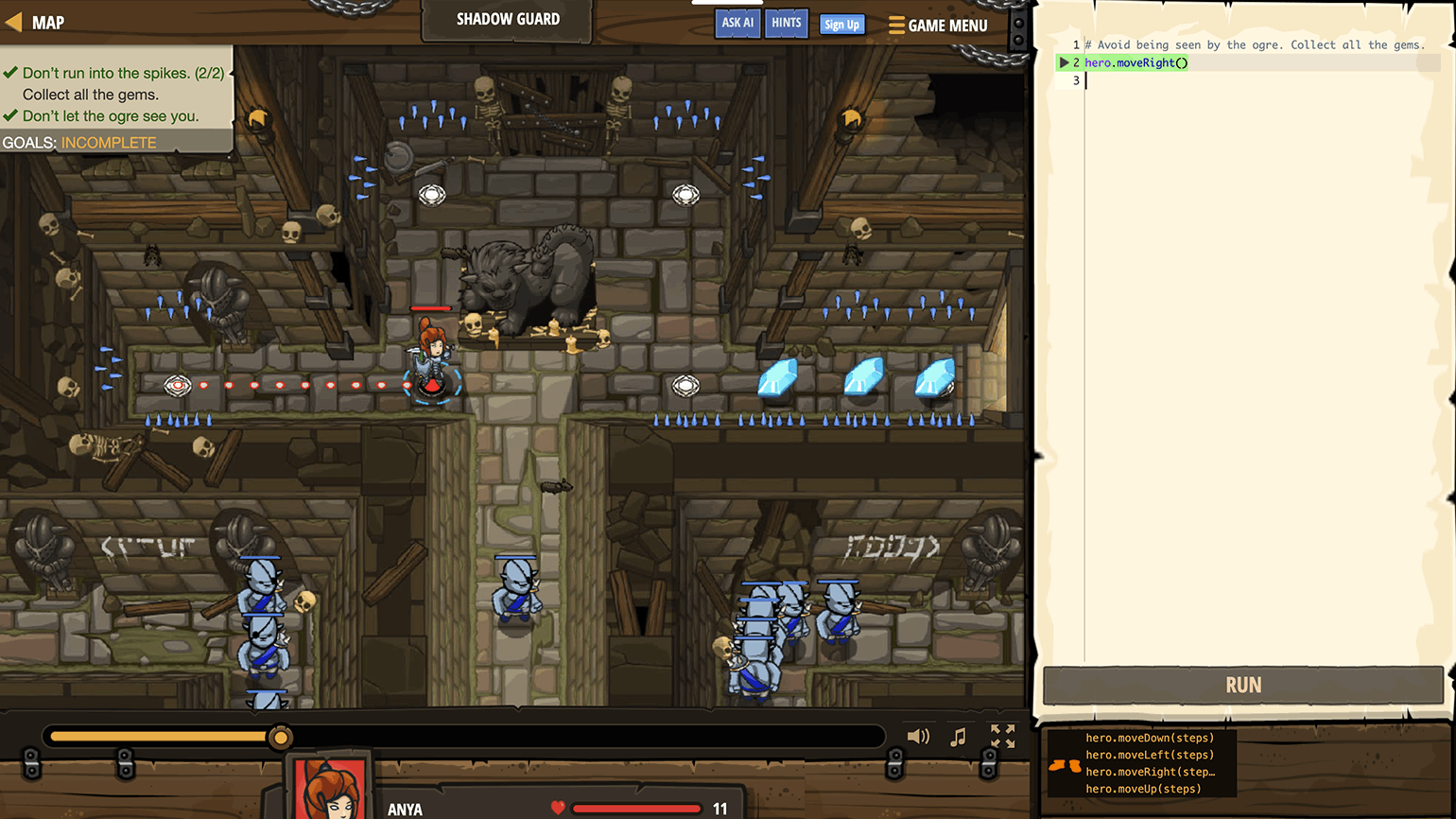Select the hero.moveDown(steps) method
The width and height of the screenshot is (1456, 819).
(1149, 738)
